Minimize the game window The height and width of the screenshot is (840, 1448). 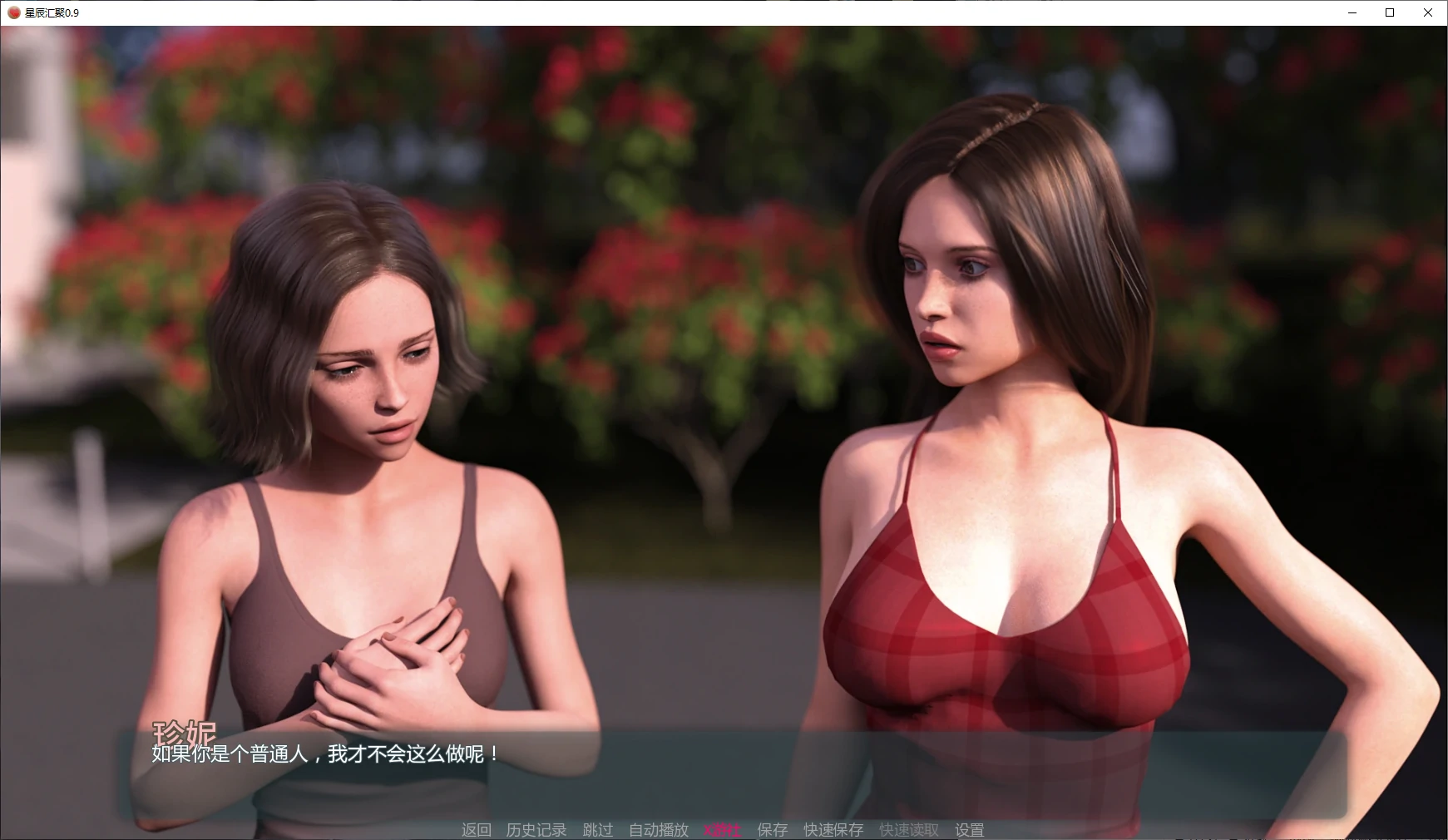(1351, 12)
